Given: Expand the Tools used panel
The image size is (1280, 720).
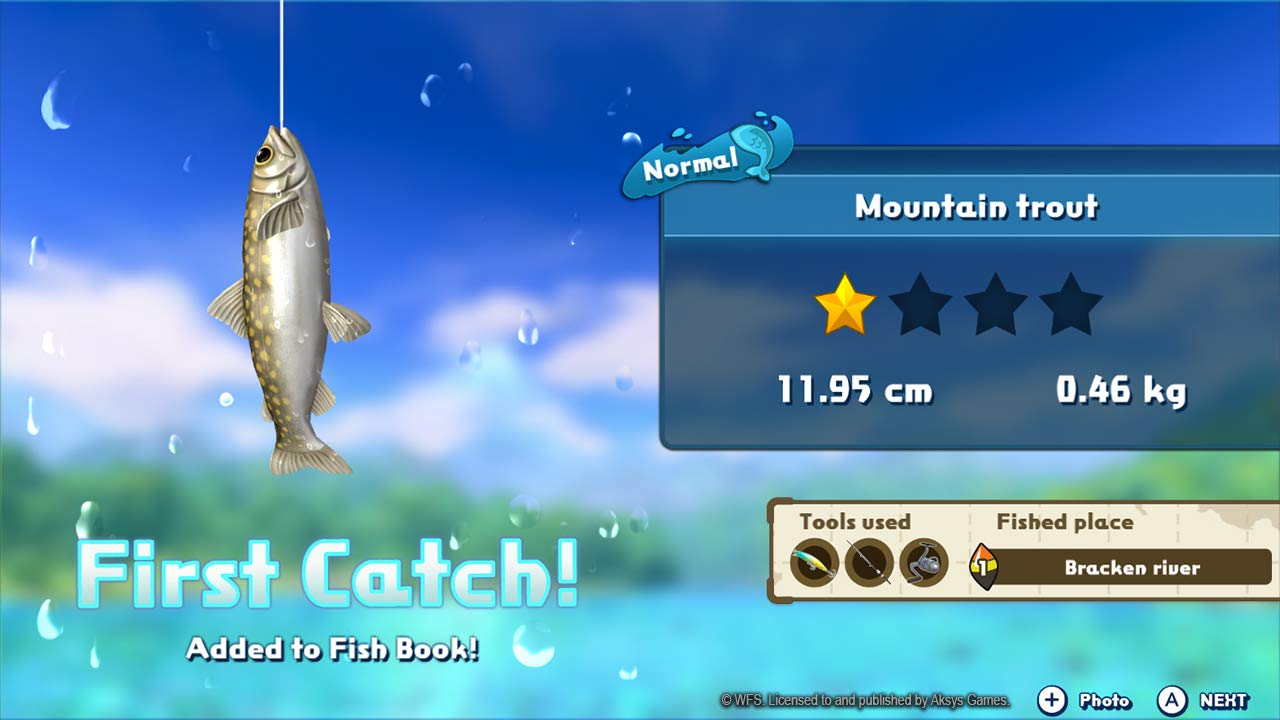Looking at the screenshot, I should [x=855, y=522].
